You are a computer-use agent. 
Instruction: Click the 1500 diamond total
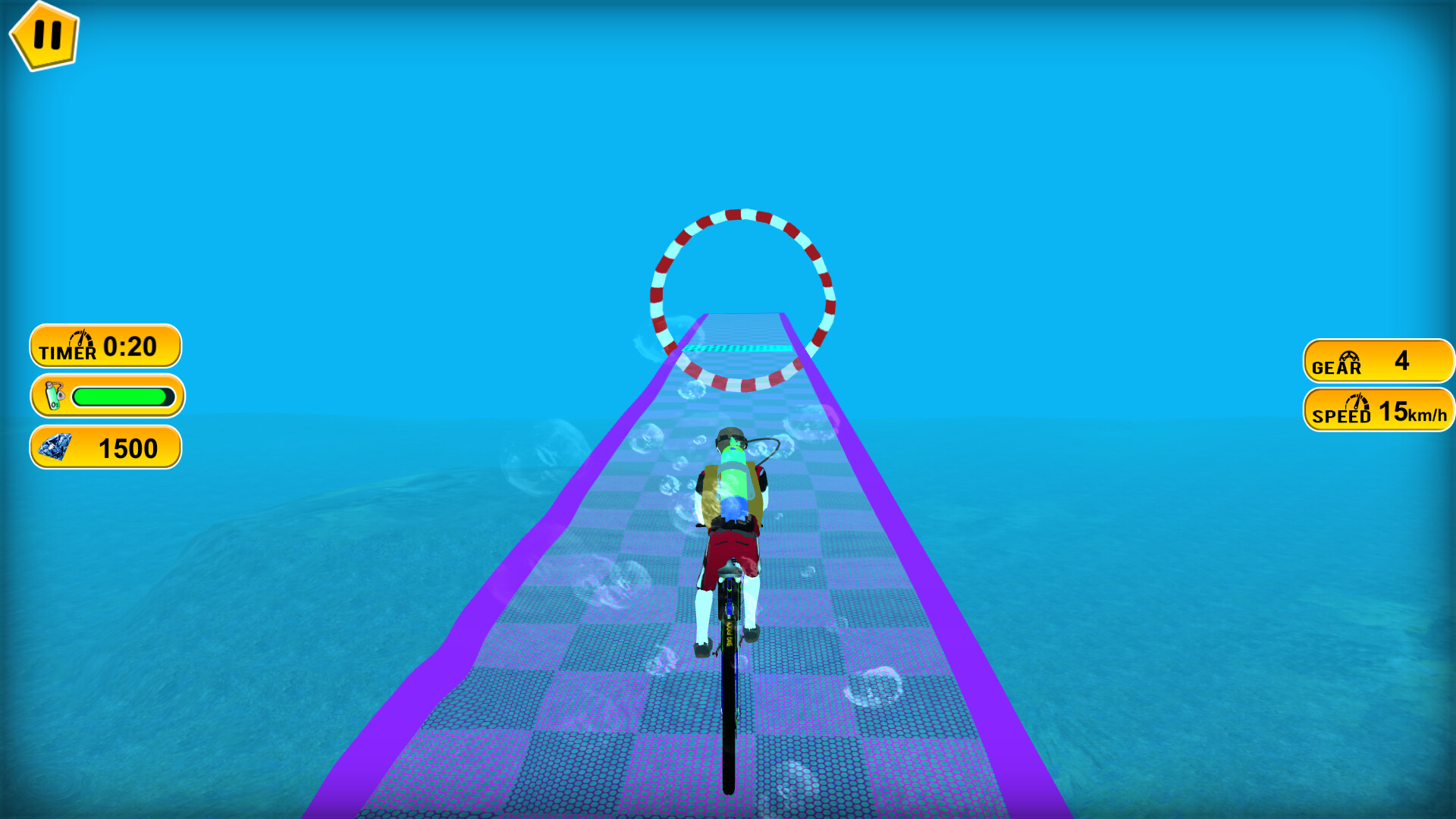pos(127,448)
